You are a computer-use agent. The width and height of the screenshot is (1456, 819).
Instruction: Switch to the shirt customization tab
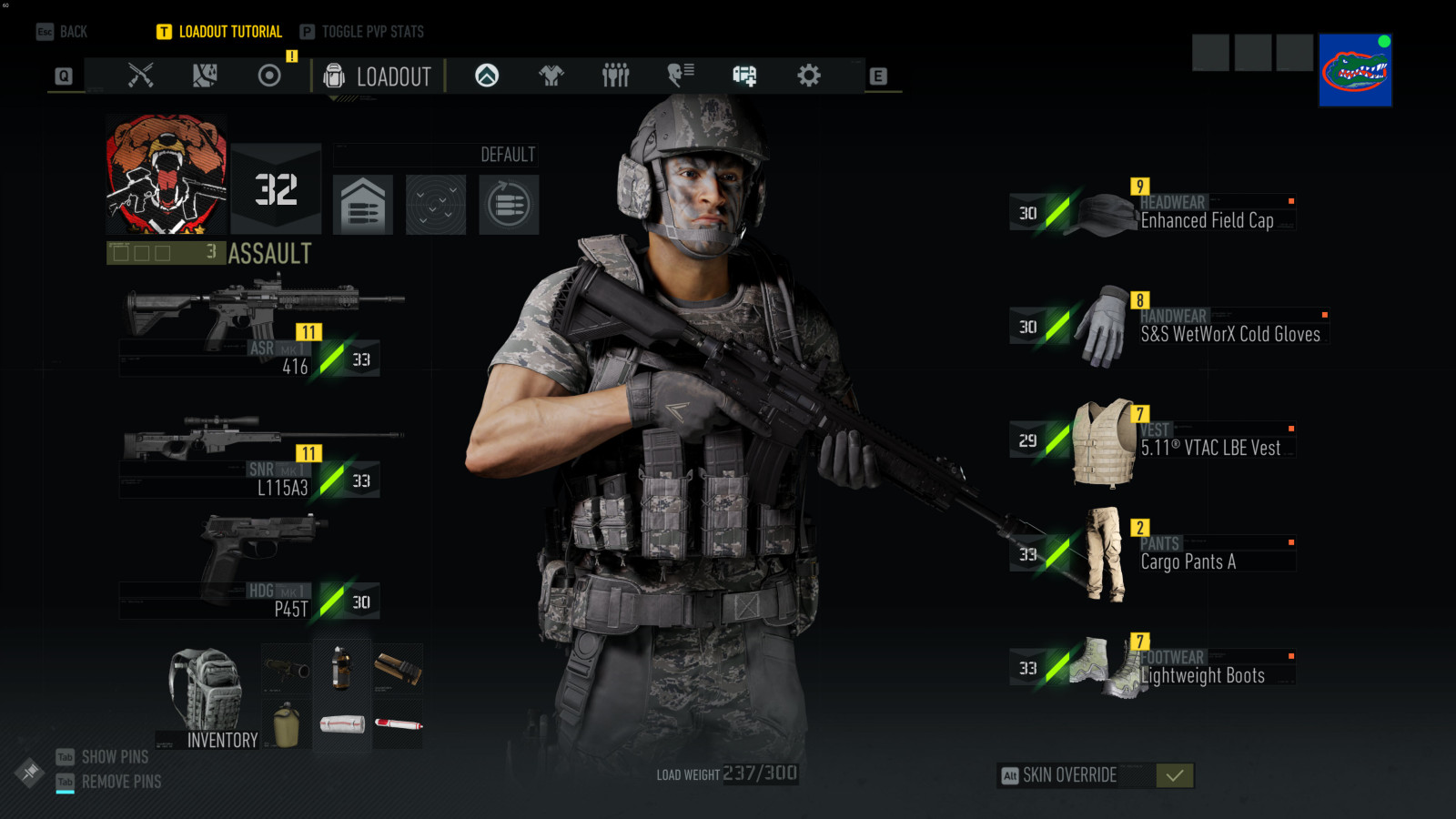(551, 76)
